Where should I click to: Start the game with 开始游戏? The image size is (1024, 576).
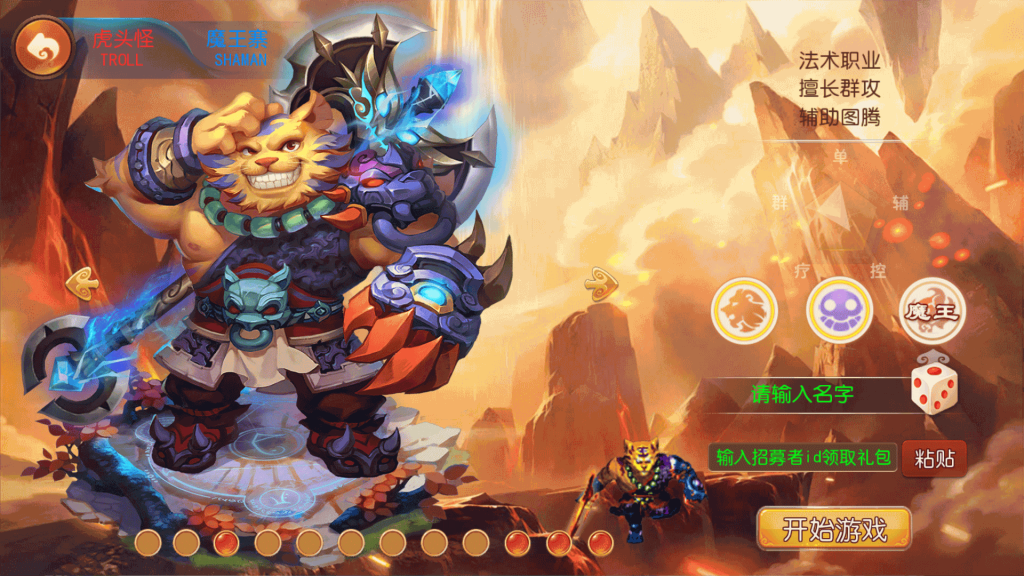834,529
